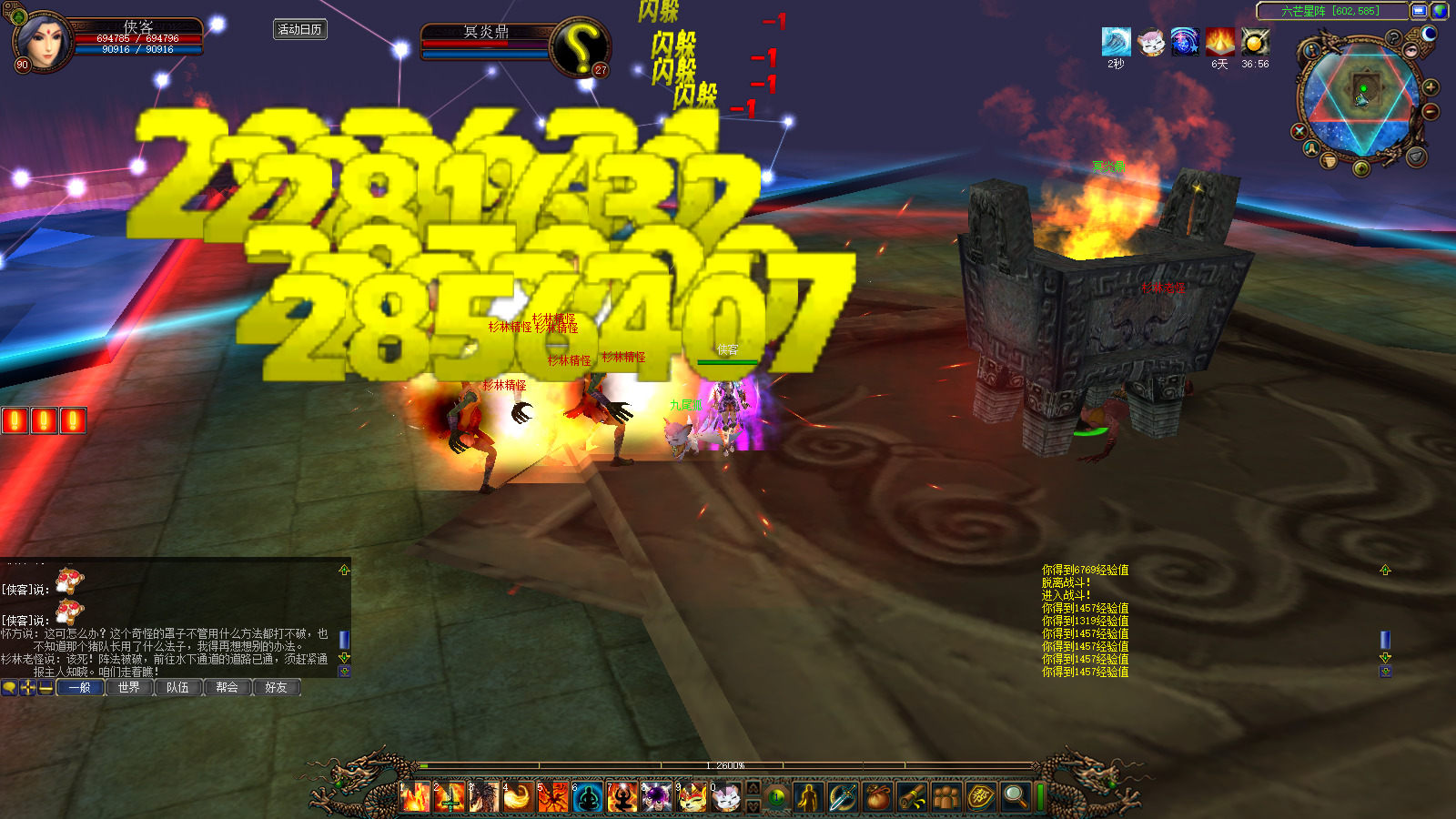Viewport: 1456px width, 819px height.
Task: Open the 好友 chat tab
Action: click(x=276, y=688)
